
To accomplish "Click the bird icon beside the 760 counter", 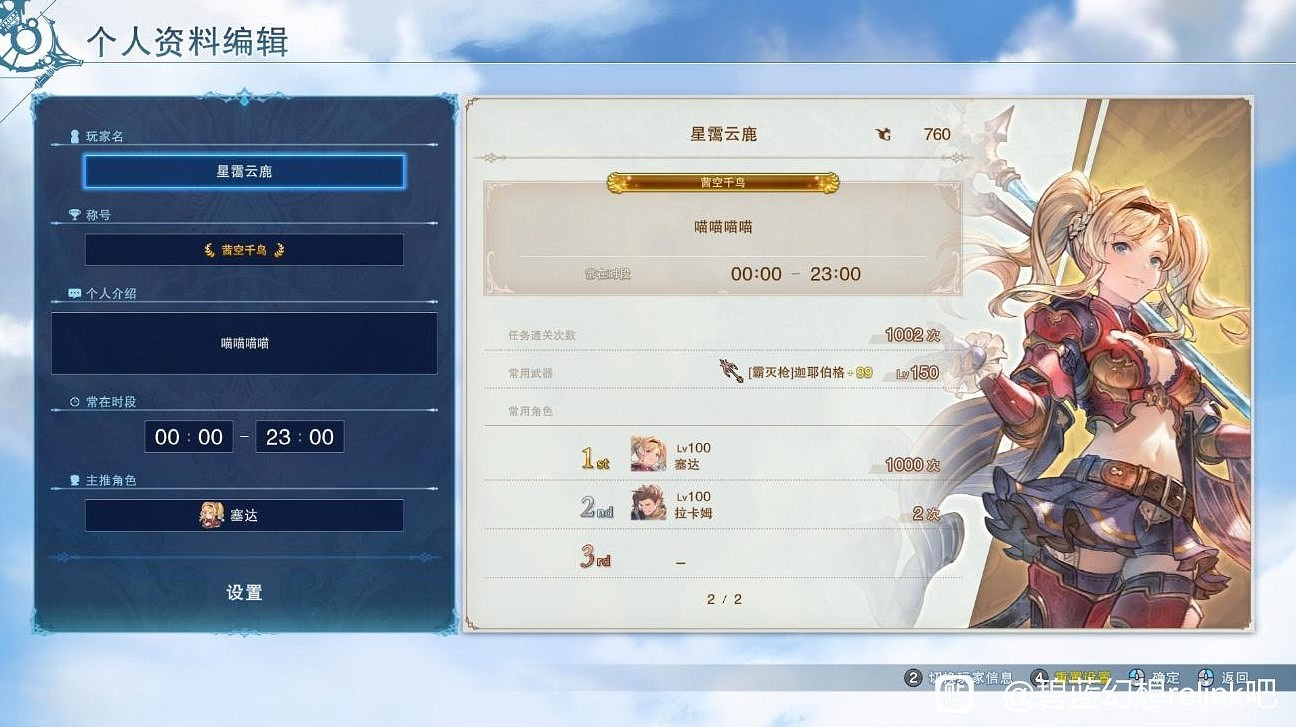I will pos(884,133).
